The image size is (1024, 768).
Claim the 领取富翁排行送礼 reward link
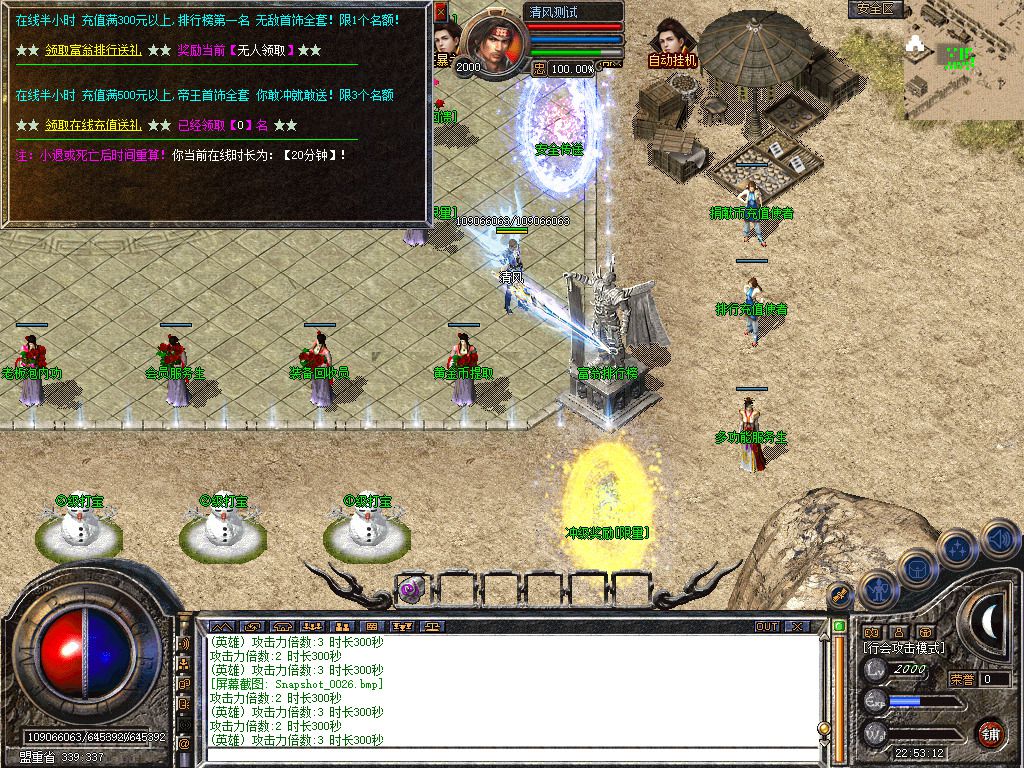tap(96, 50)
